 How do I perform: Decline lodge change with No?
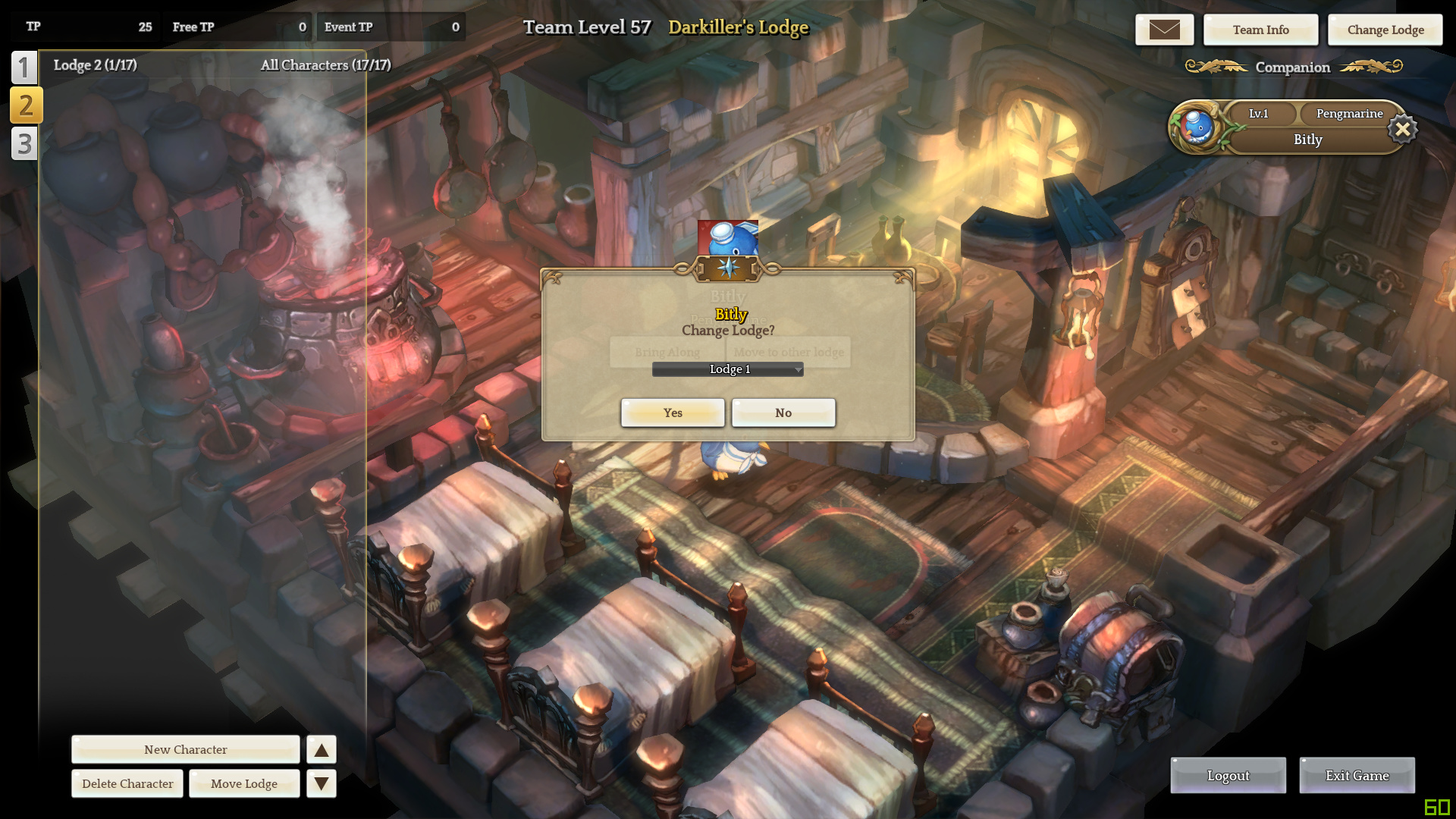click(783, 413)
